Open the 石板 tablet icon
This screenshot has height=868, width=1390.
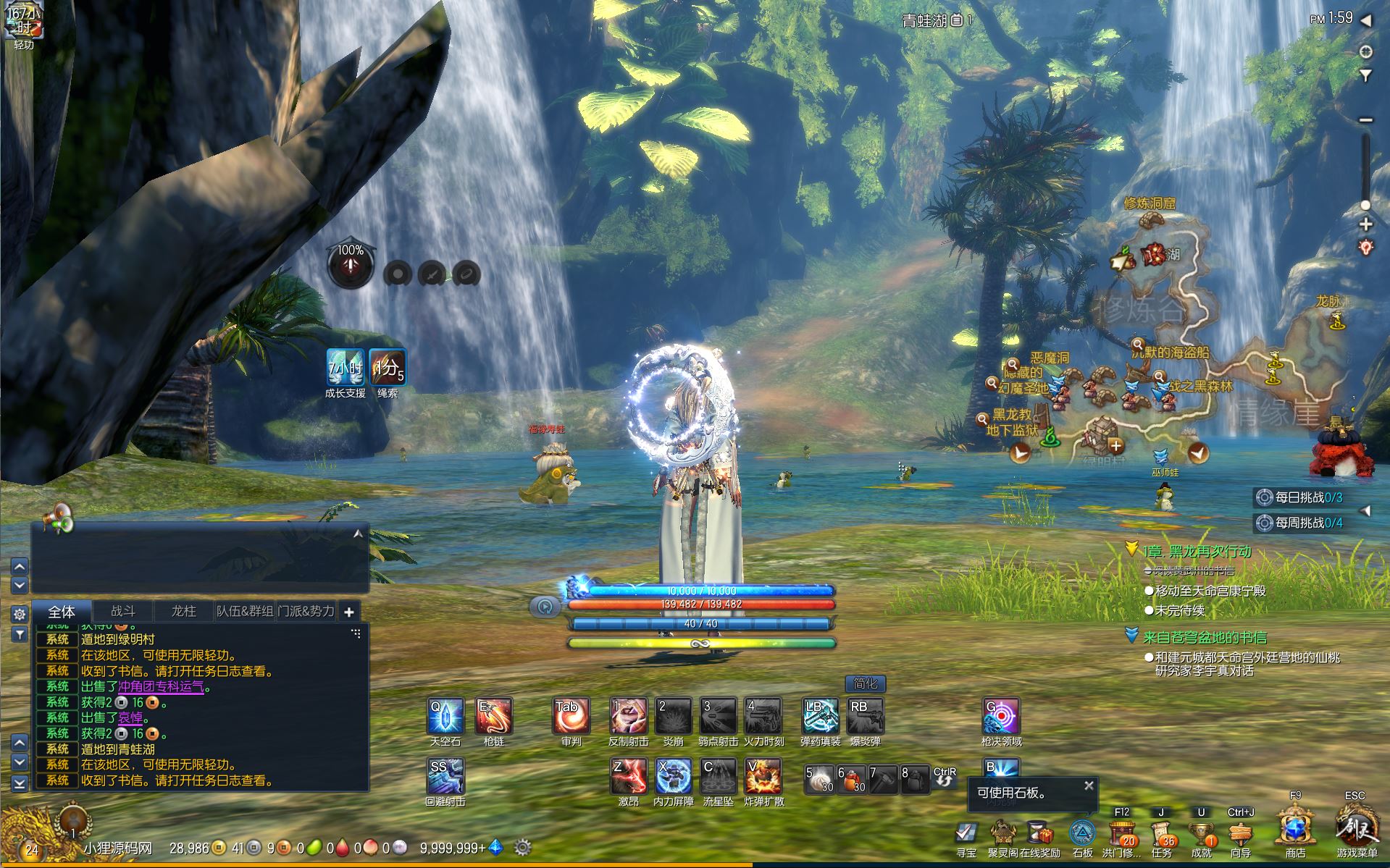[x=1082, y=833]
